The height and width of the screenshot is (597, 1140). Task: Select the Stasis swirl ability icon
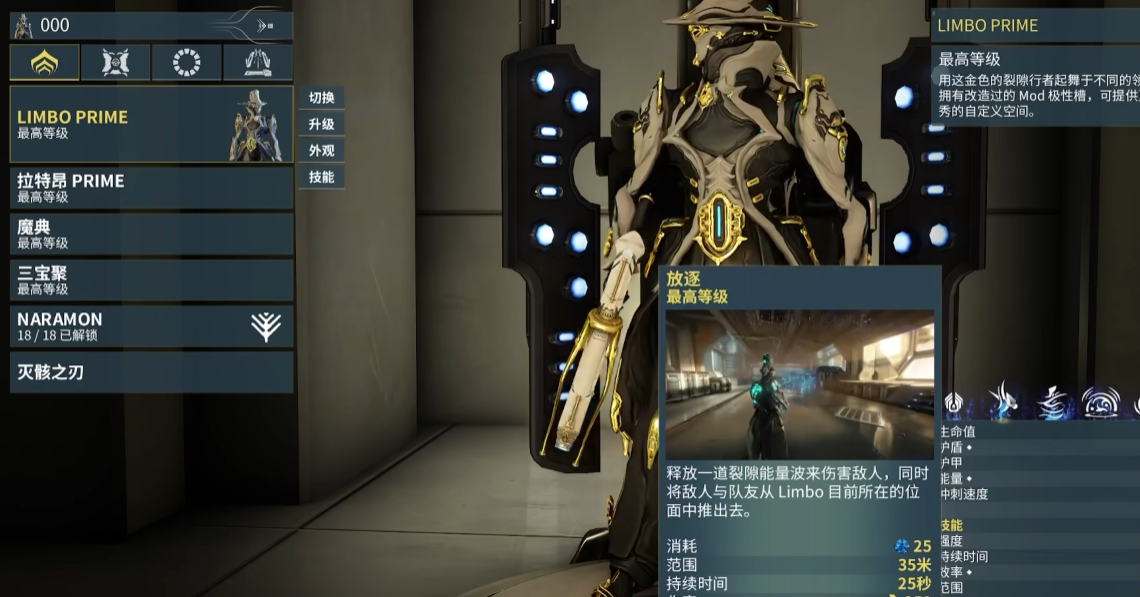(x=1052, y=402)
